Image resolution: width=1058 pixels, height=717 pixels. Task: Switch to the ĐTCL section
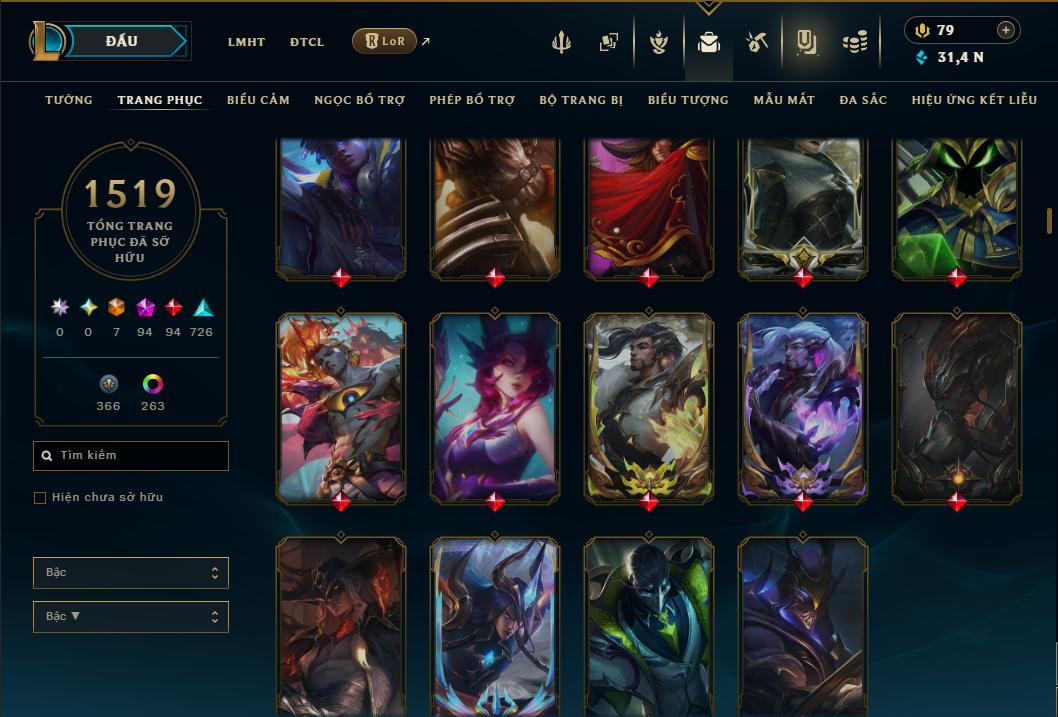[x=307, y=42]
